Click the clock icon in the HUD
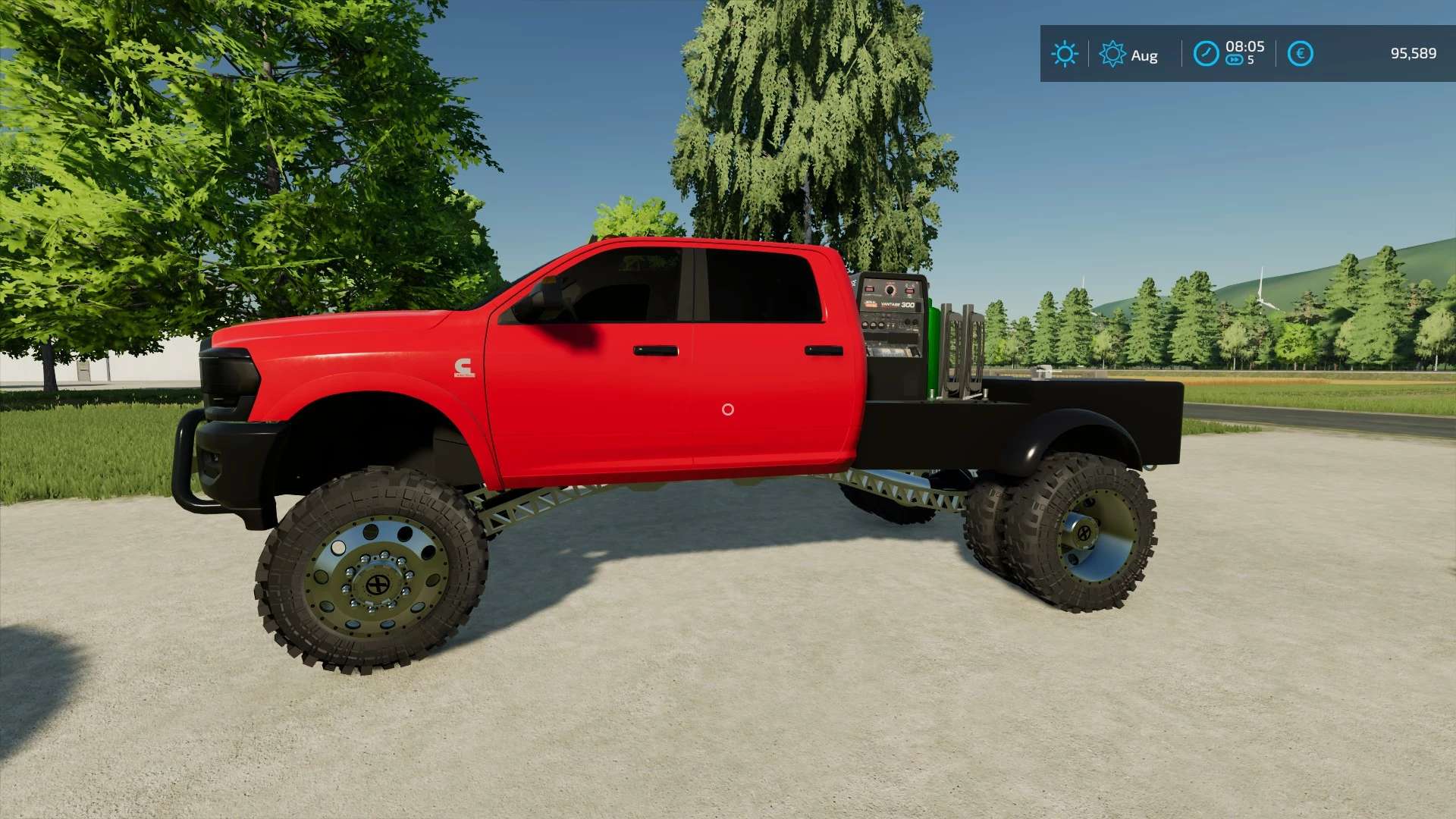1456x819 pixels. point(1206,53)
